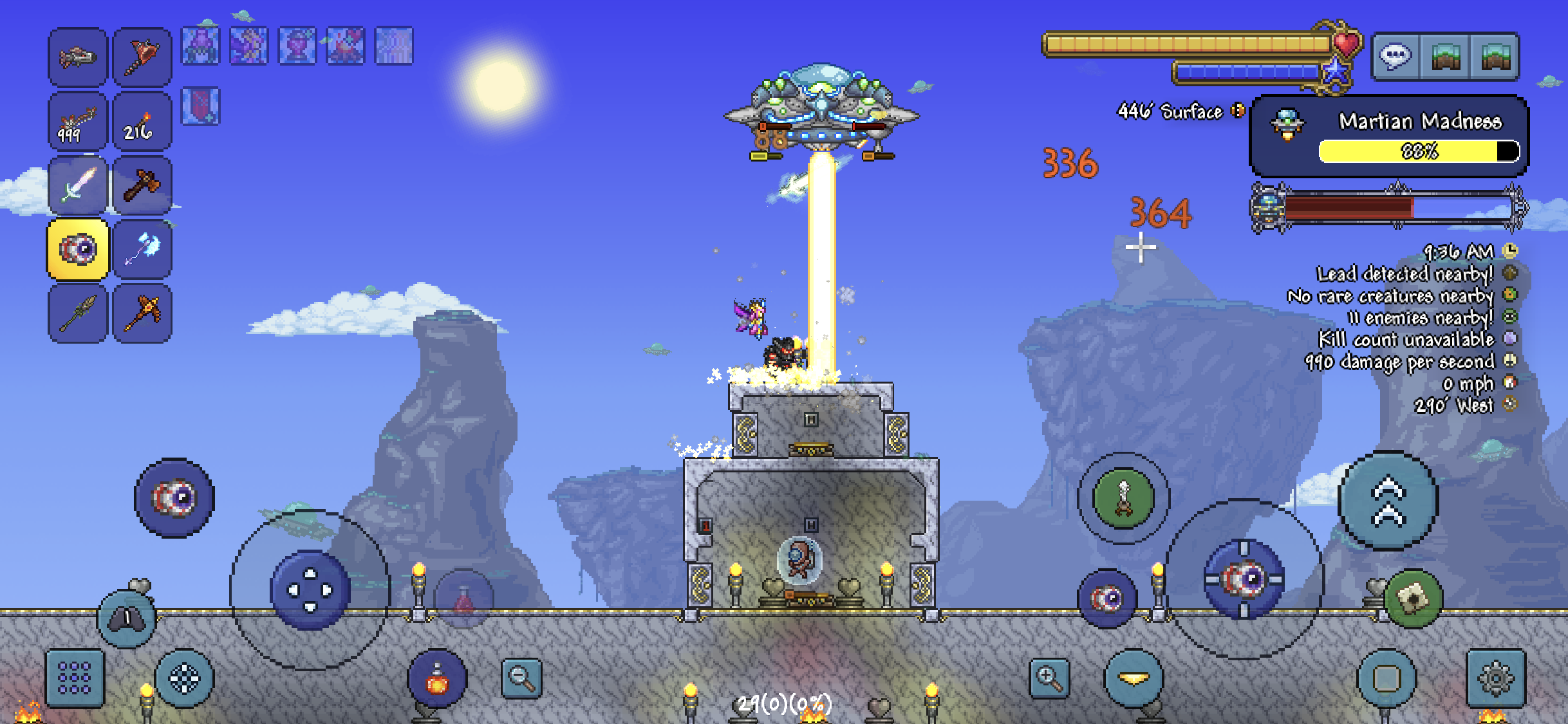
Task: Click the banner buff icon
Action: pyautogui.click(x=201, y=106)
